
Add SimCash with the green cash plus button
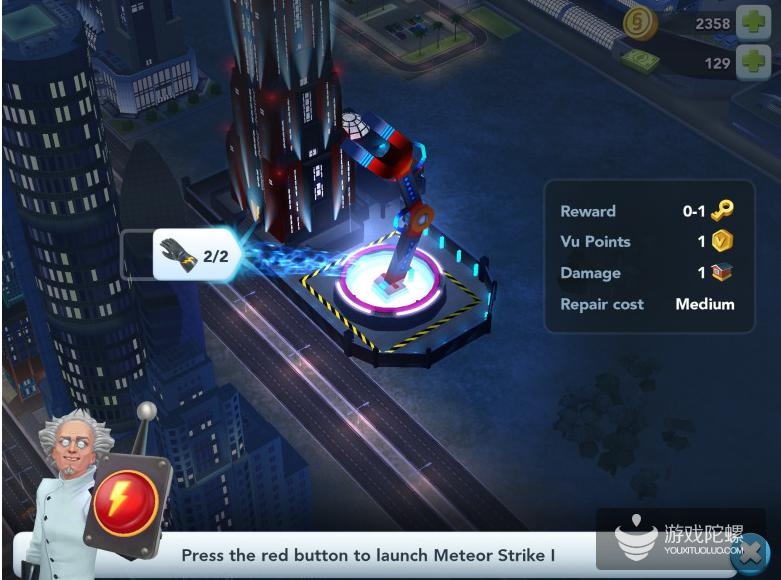click(x=754, y=63)
